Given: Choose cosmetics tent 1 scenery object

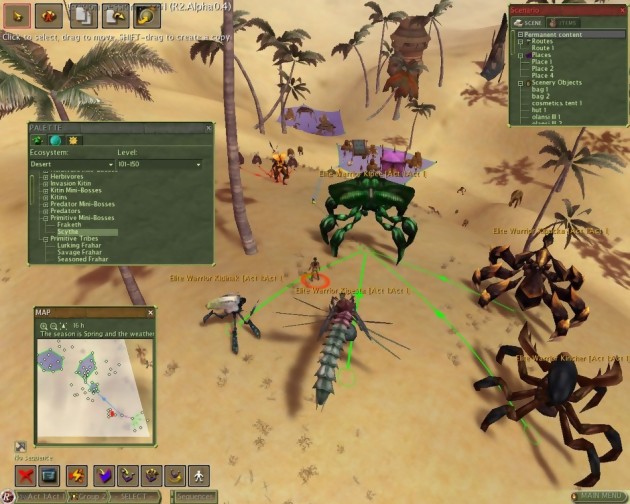Looking at the screenshot, I should 555,103.
